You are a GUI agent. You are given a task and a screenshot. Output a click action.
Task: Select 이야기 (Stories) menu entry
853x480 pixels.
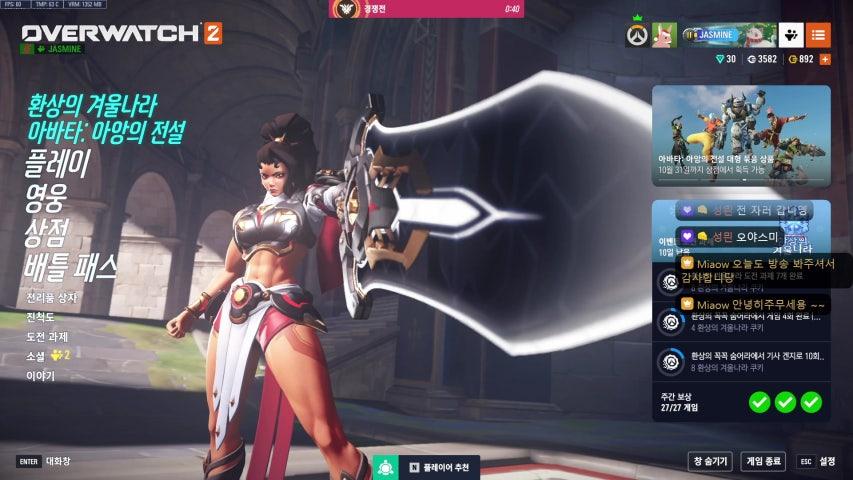(x=40, y=376)
